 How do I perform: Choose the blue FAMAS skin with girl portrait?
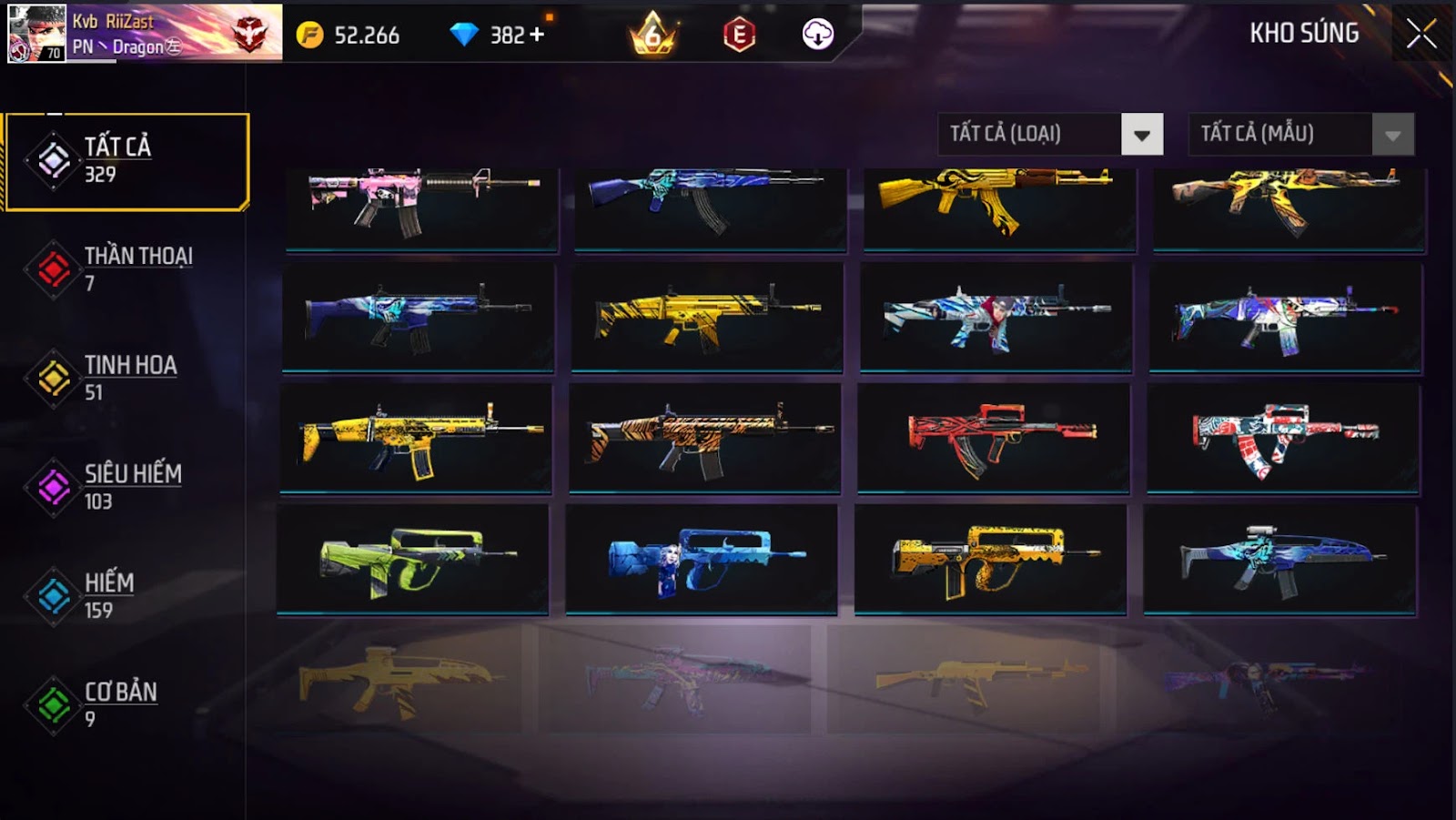702,561
